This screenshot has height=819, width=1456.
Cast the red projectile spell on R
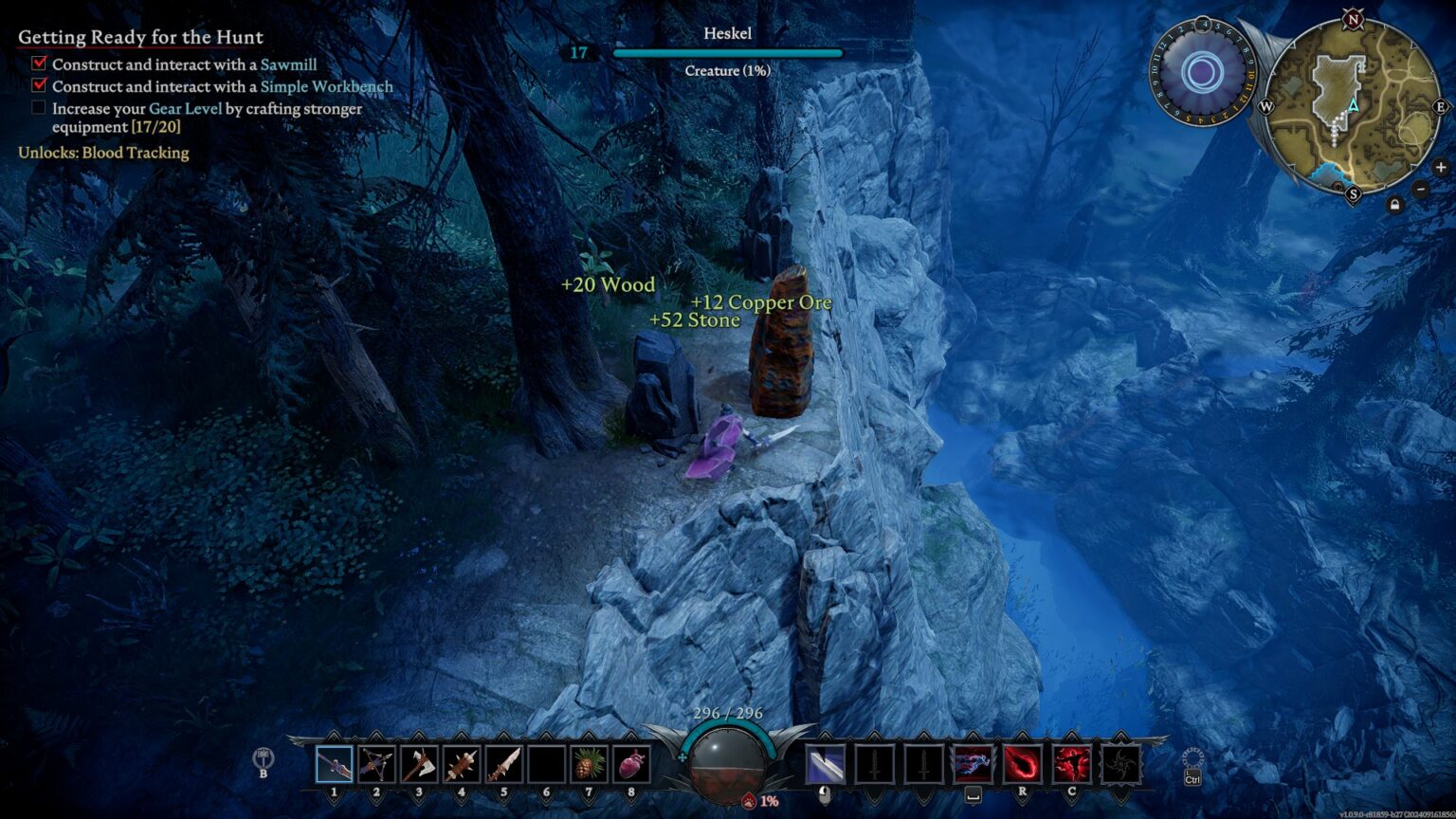coord(1022,764)
